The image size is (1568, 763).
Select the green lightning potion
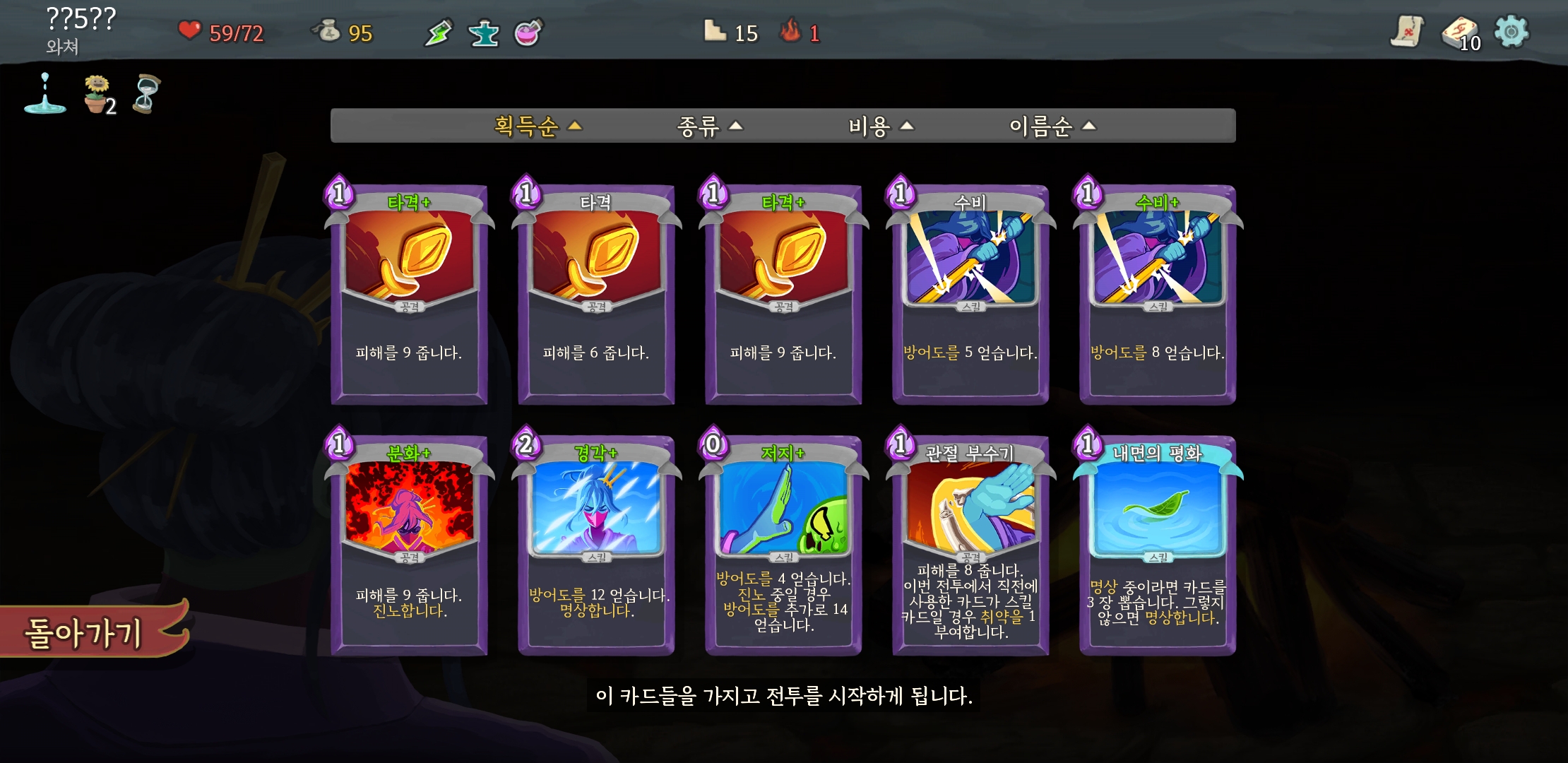pyautogui.click(x=438, y=32)
